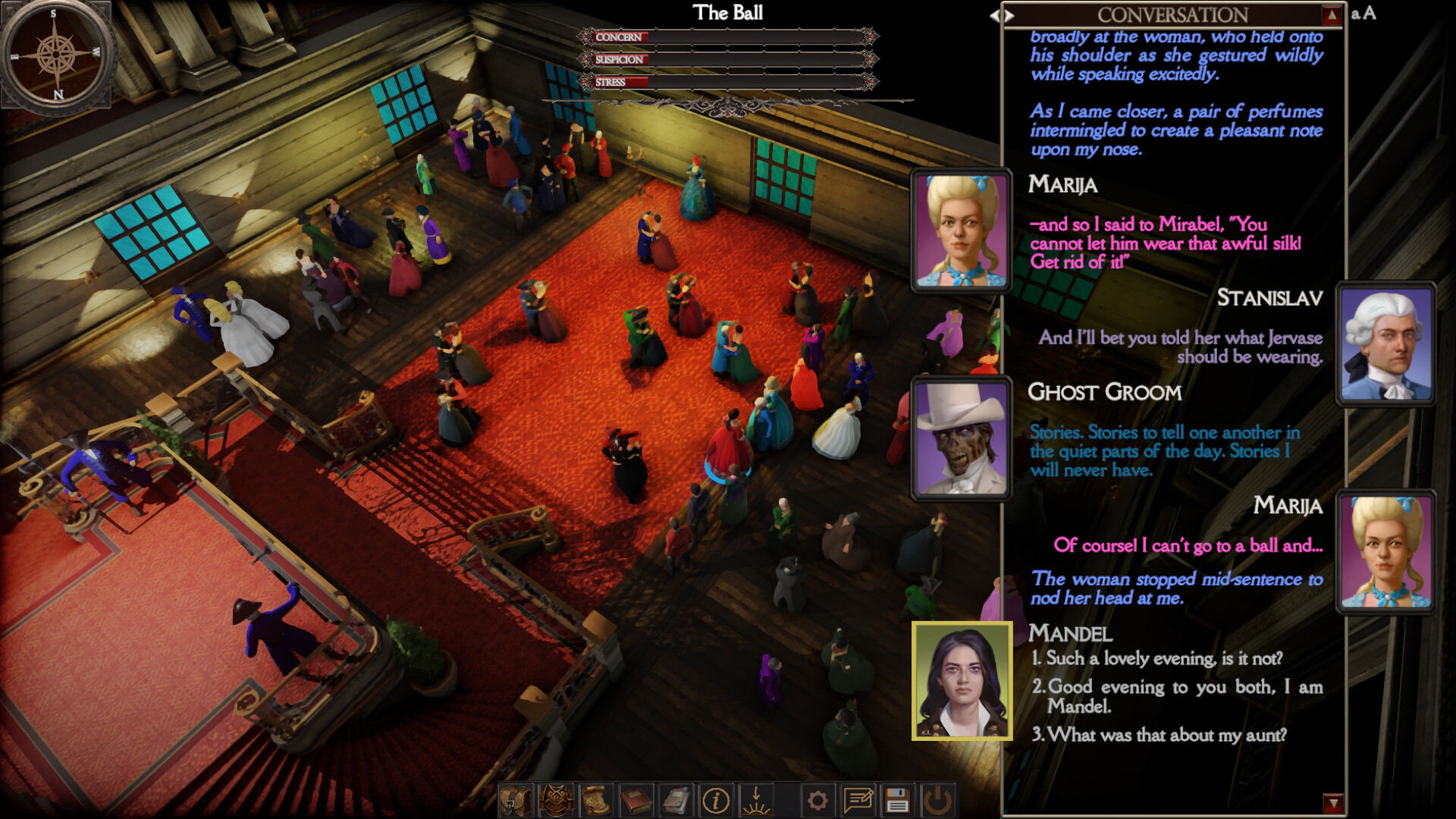Viewport: 1456px width, 819px height.
Task: Open the map scroll
Action: [x=597, y=800]
